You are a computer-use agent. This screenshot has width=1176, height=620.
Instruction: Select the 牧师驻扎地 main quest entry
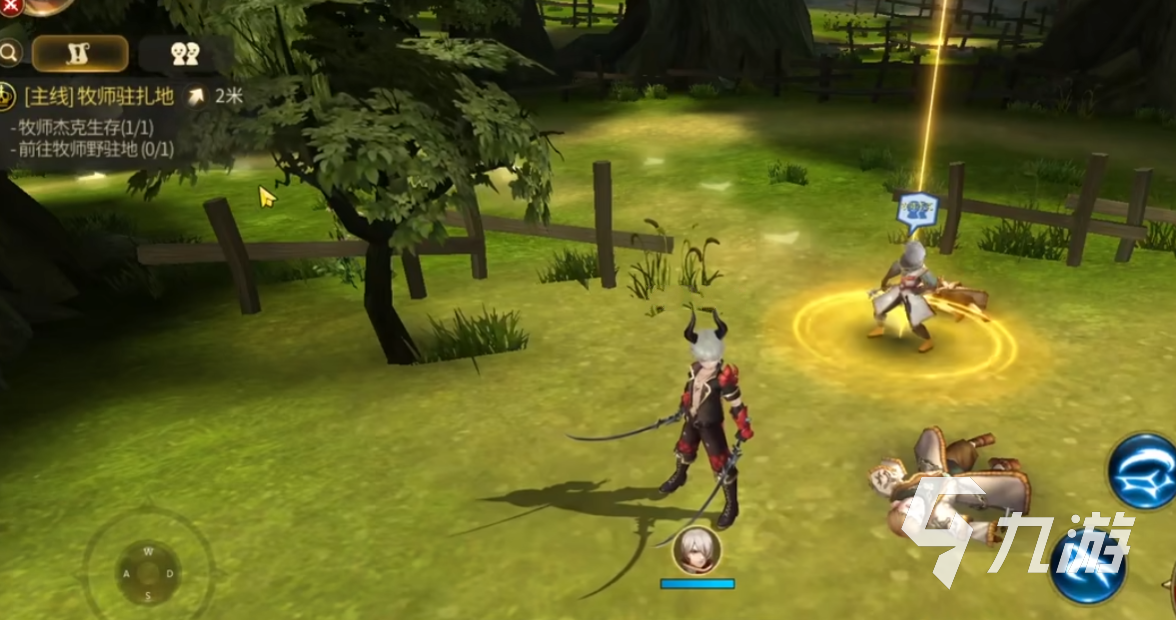tap(98, 97)
